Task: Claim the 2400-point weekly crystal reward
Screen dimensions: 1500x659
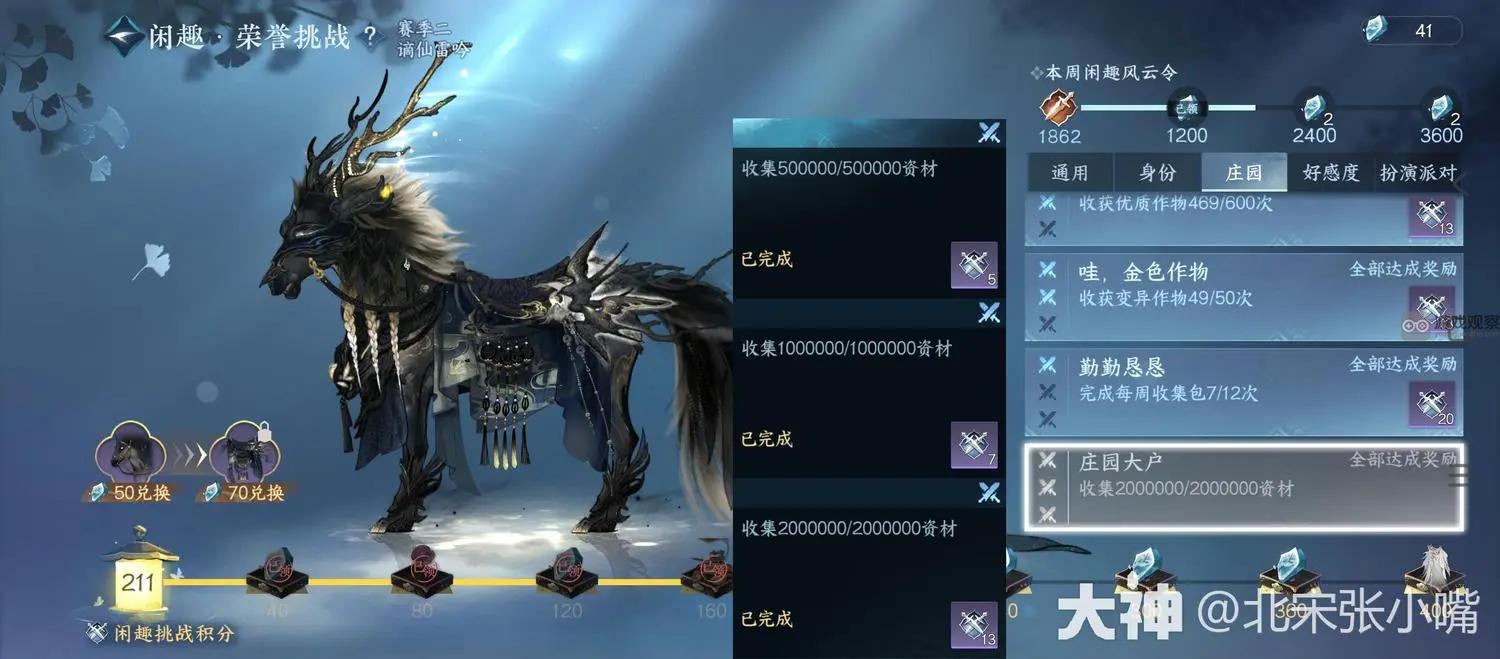Action: pos(1312,108)
